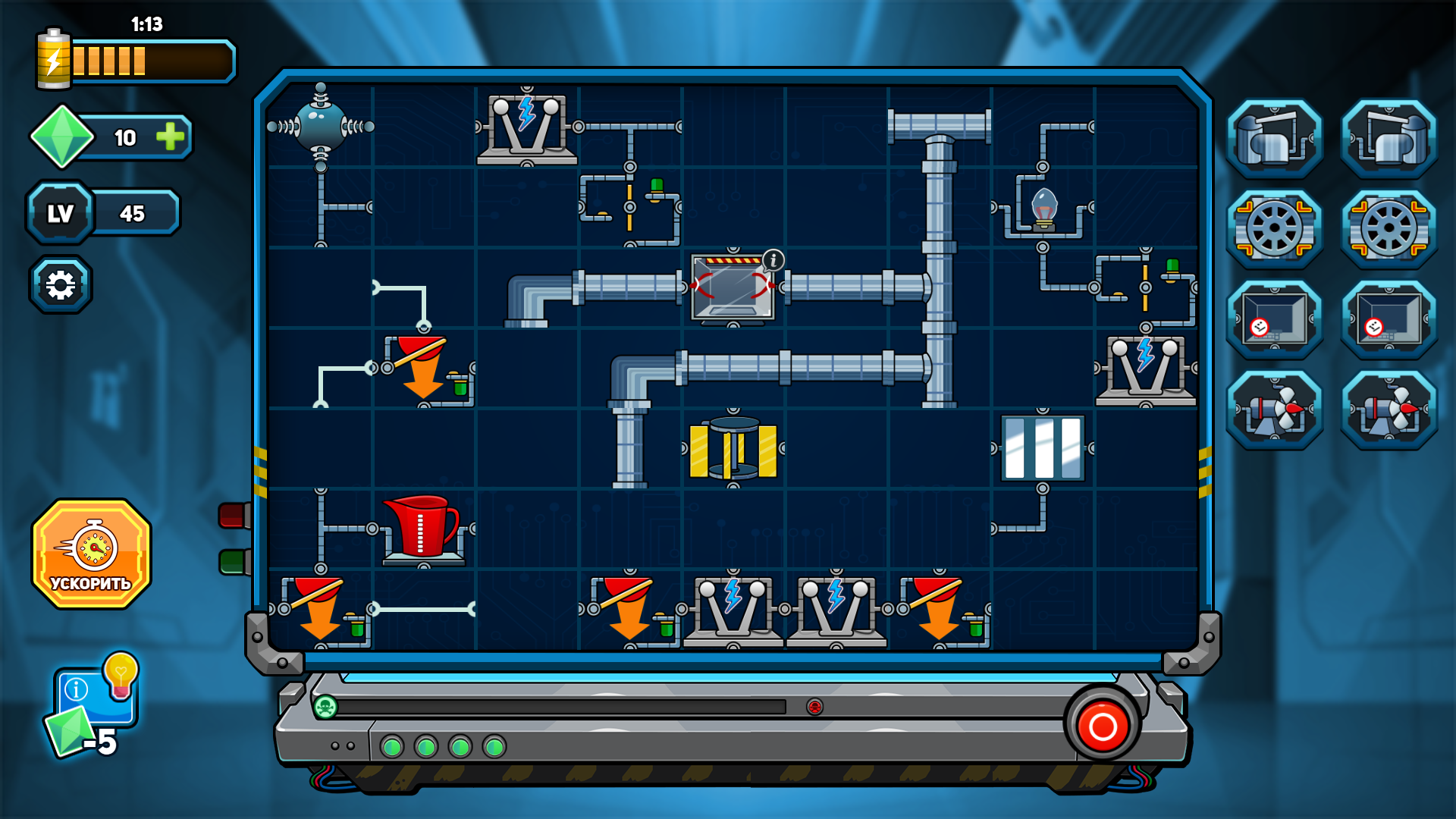This screenshot has width=1456, height=819.
Task: Click the striped window blinds device on the grid
Action: click(1043, 447)
